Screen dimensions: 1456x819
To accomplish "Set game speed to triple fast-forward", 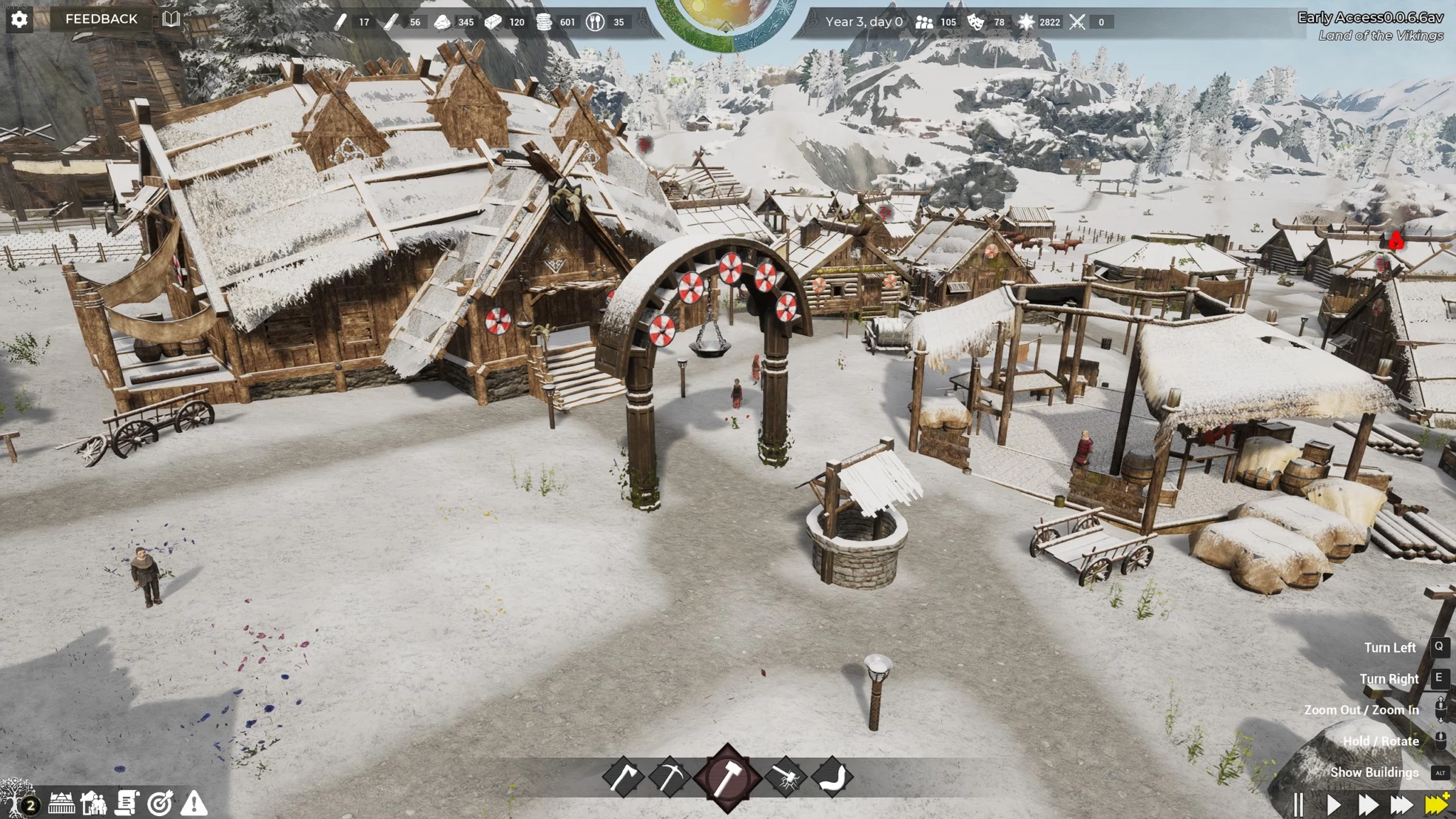I will [1401, 805].
